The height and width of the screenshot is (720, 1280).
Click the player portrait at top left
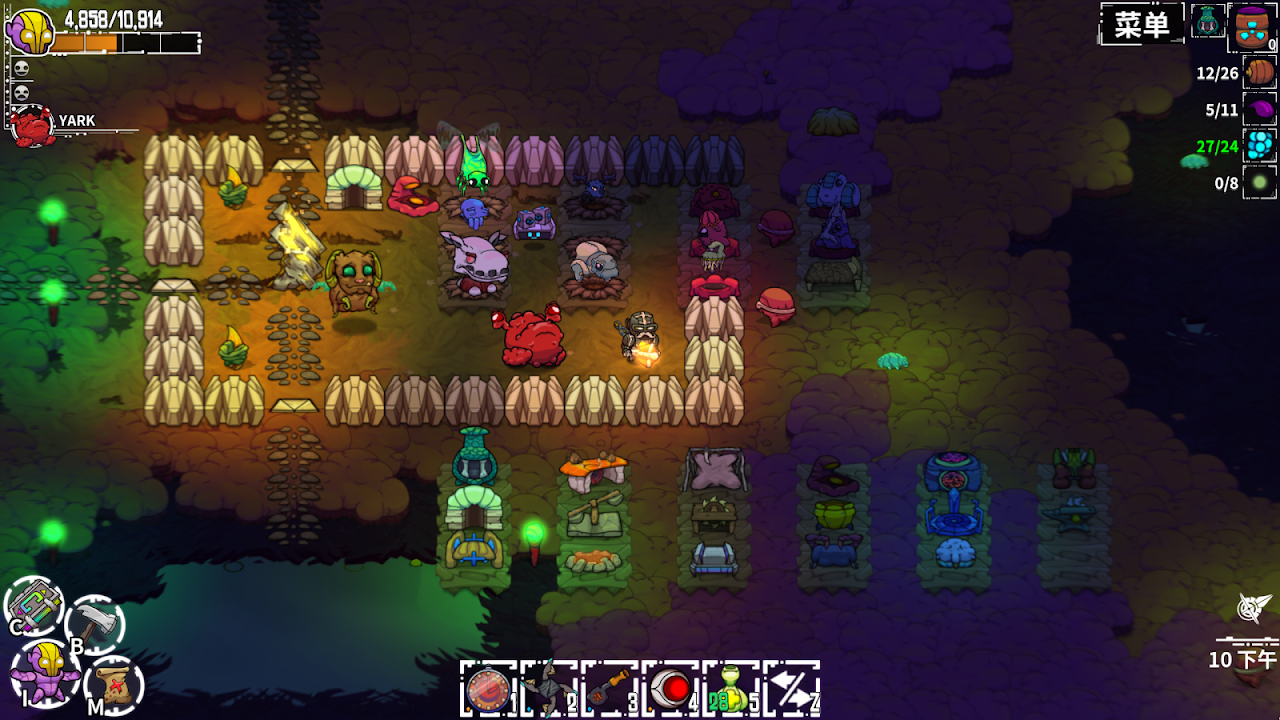(30, 32)
